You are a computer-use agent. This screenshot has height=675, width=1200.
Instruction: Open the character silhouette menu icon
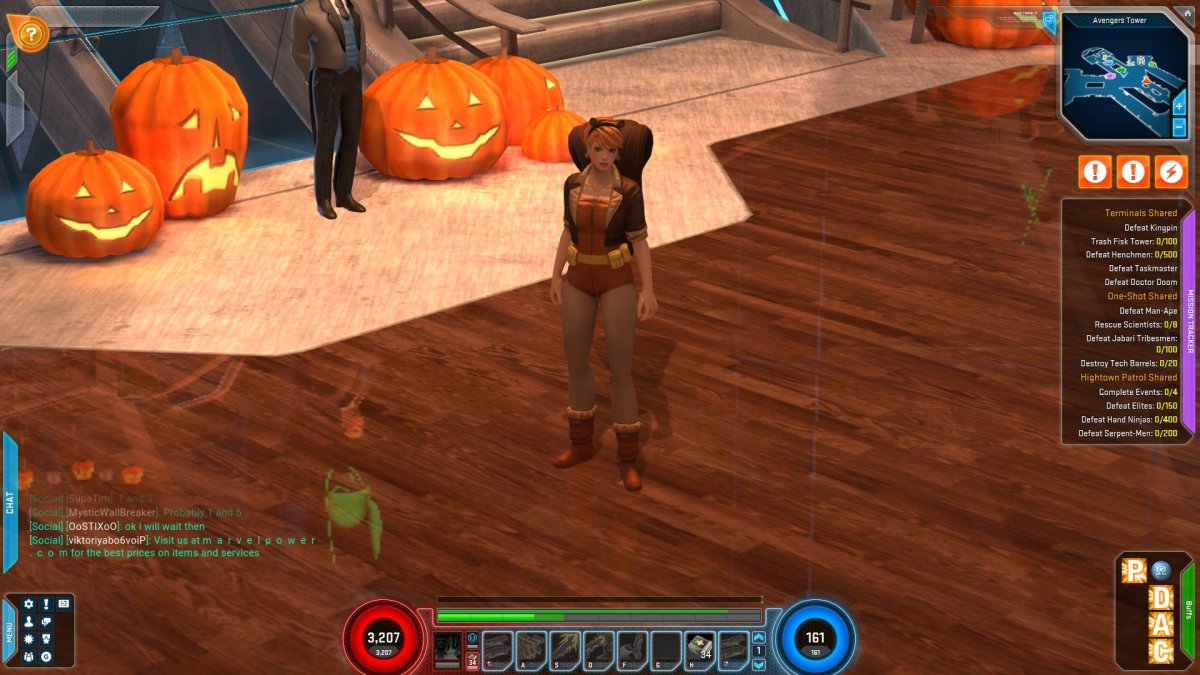pyautogui.click(x=29, y=622)
